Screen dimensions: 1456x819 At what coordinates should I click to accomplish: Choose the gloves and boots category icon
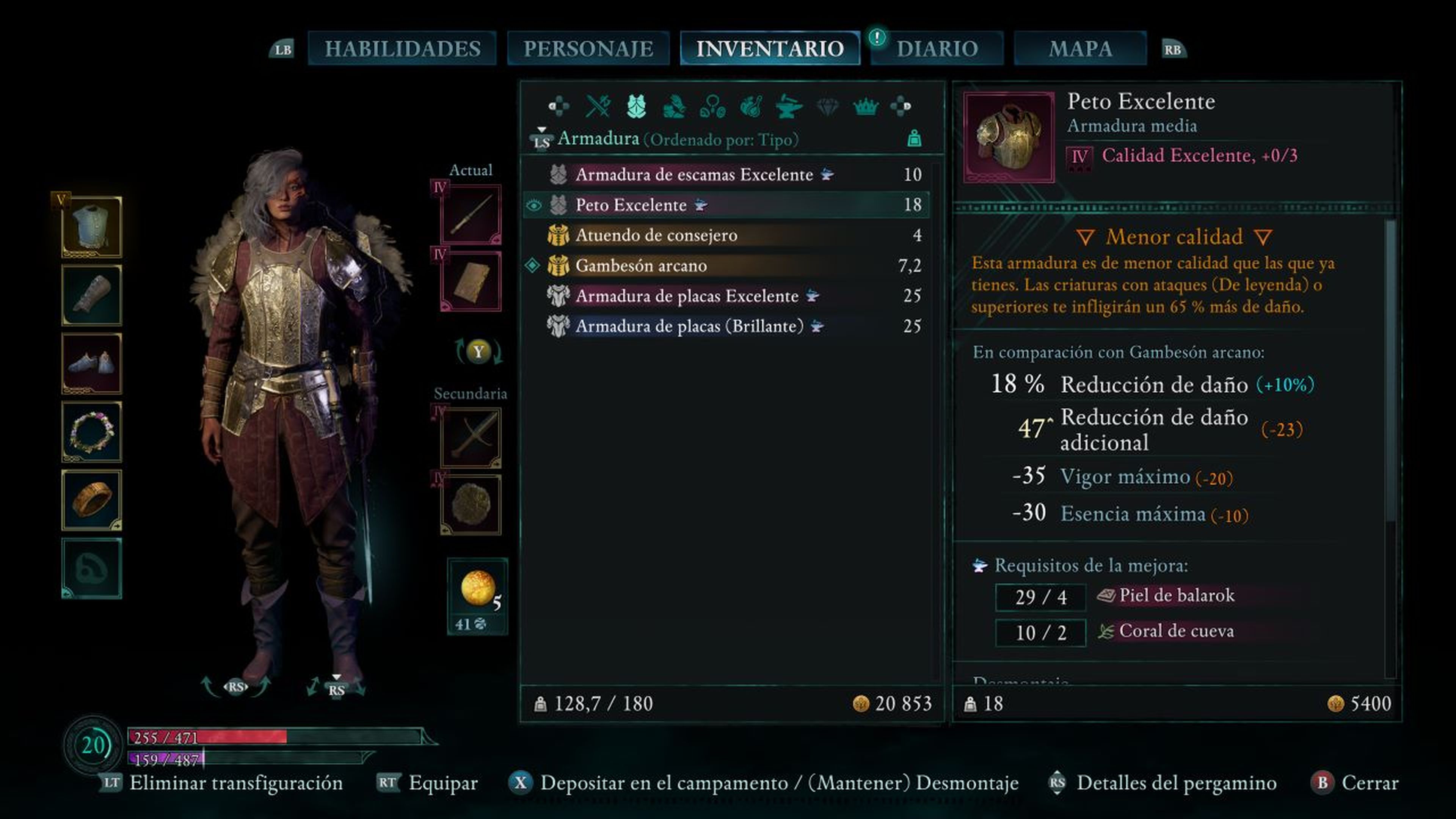674,106
